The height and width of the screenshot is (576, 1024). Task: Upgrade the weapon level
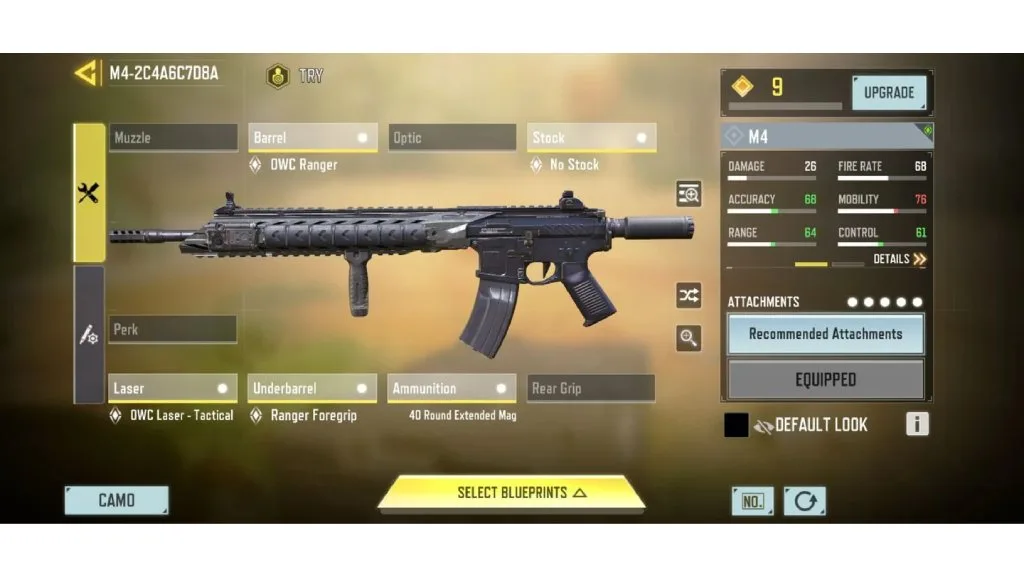click(x=888, y=93)
